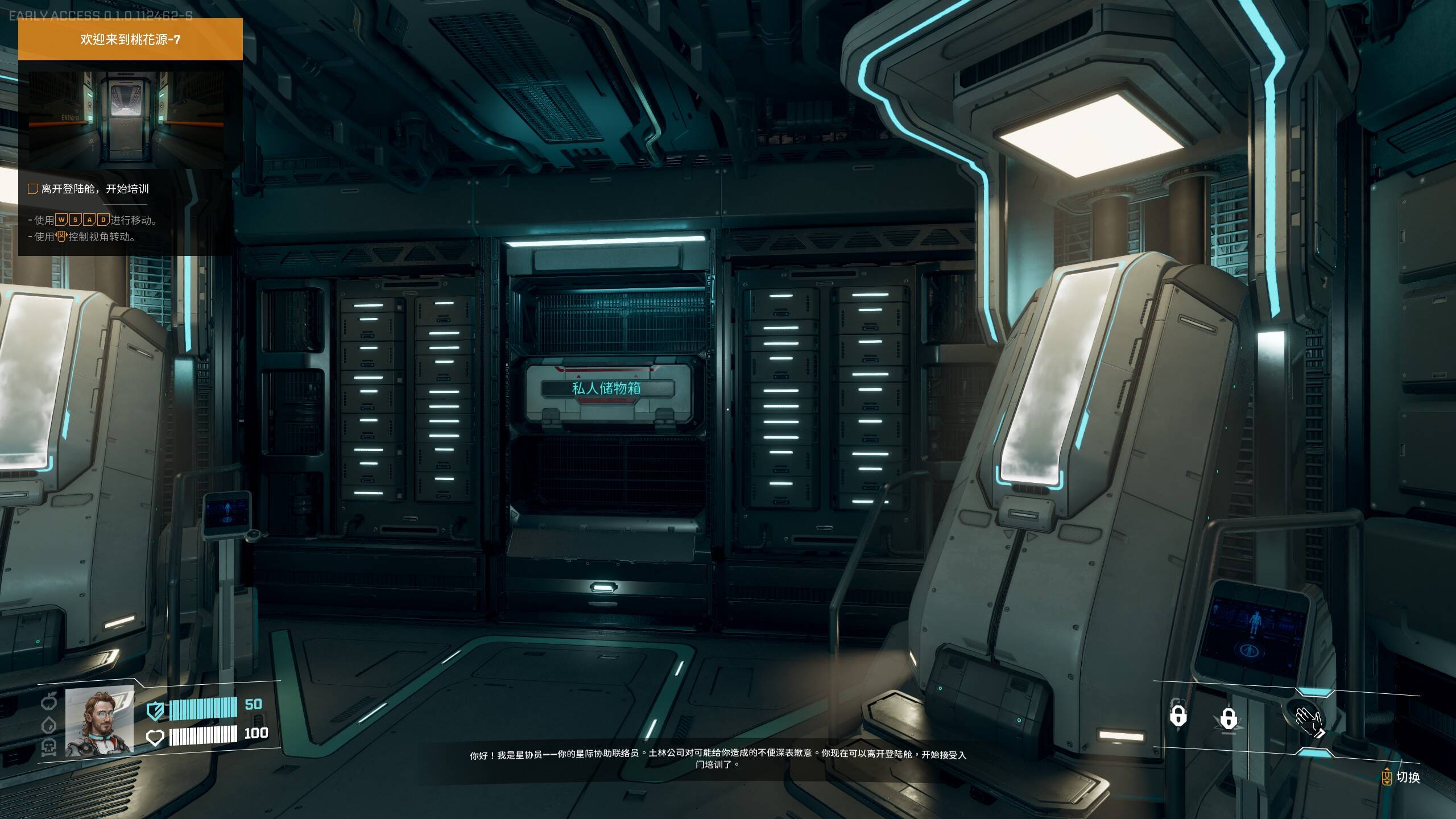Select the water drop thirst status icon
This screenshot has width=1456, height=819.
click(x=49, y=725)
